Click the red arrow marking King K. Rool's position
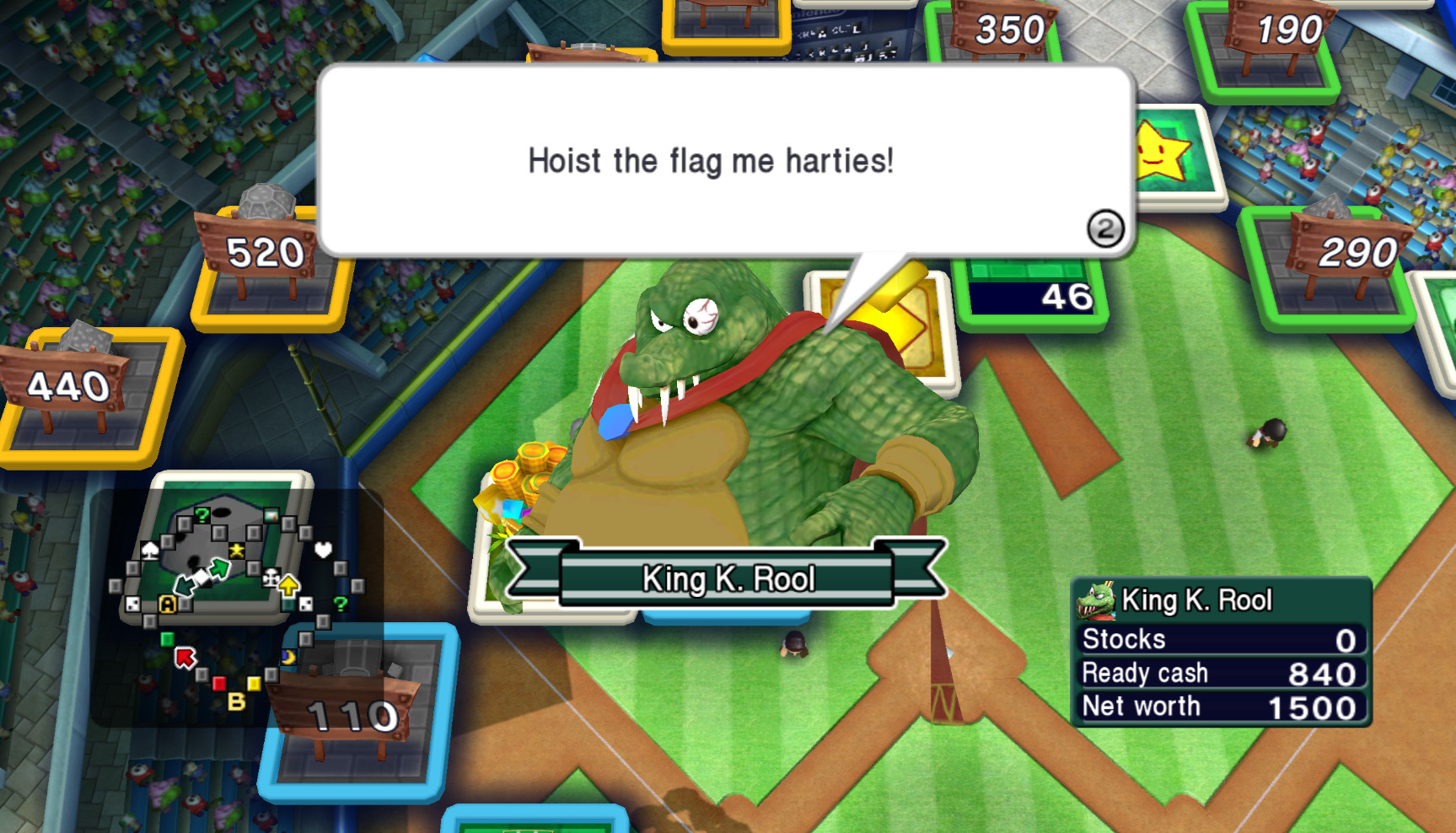The width and height of the screenshot is (1456, 833). tap(185, 657)
